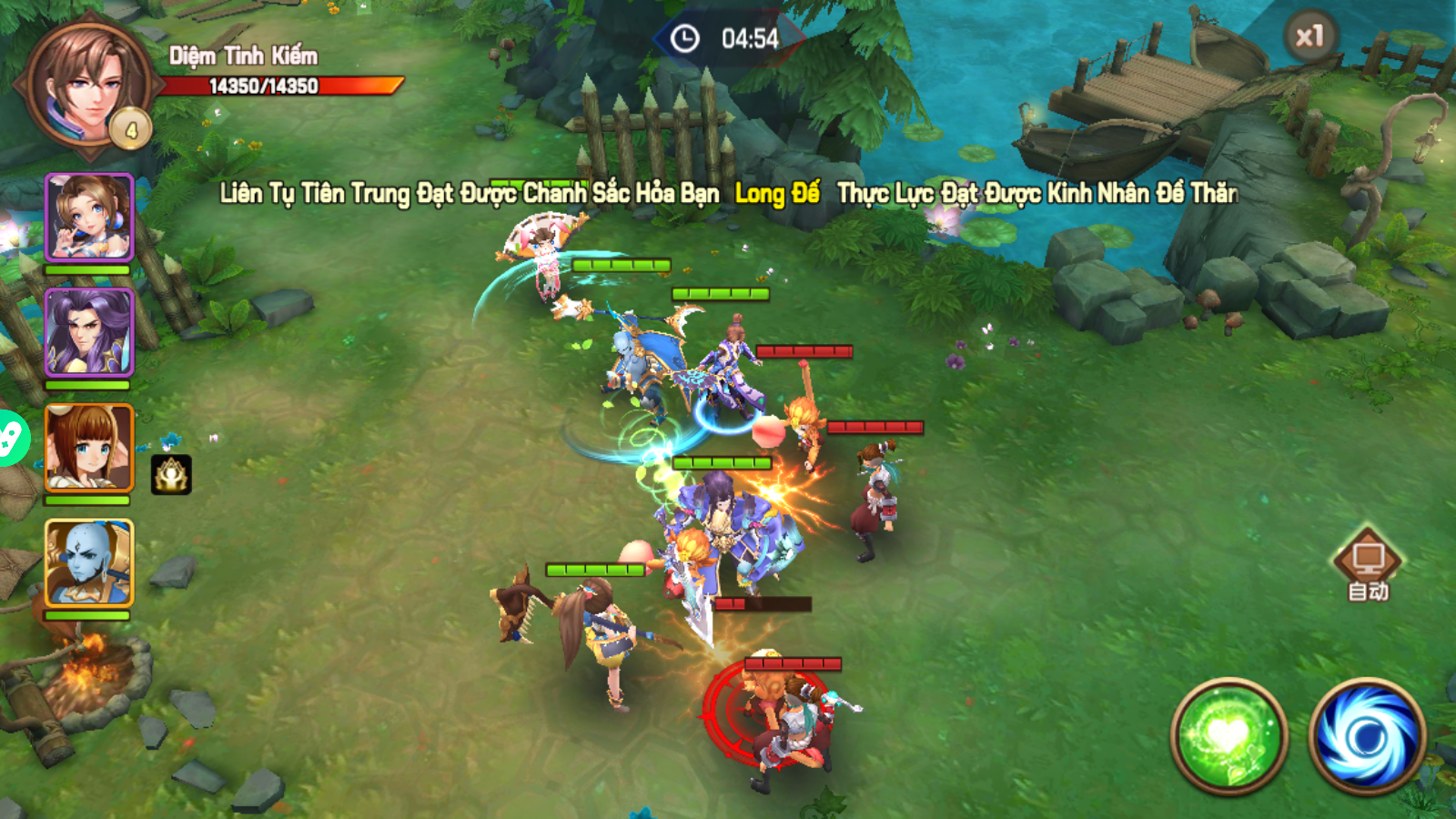Image resolution: width=1456 pixels, height=819 pixels.
Task: Open the green overlay icon at screen edge
Action: (x=11, y=439)
